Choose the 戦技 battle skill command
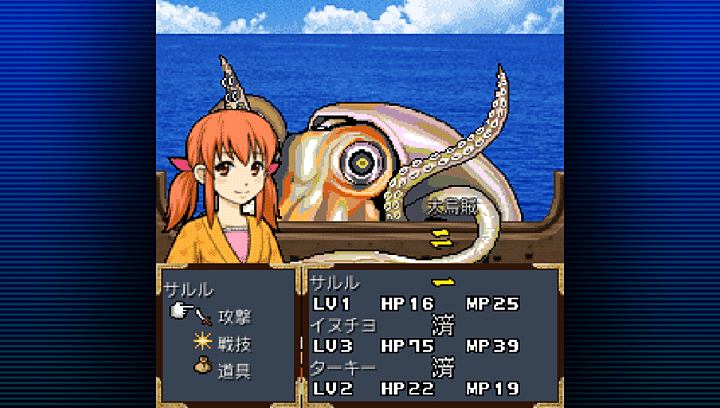The width and height of the screenshot is (720, 408). (x=234, y=343)
